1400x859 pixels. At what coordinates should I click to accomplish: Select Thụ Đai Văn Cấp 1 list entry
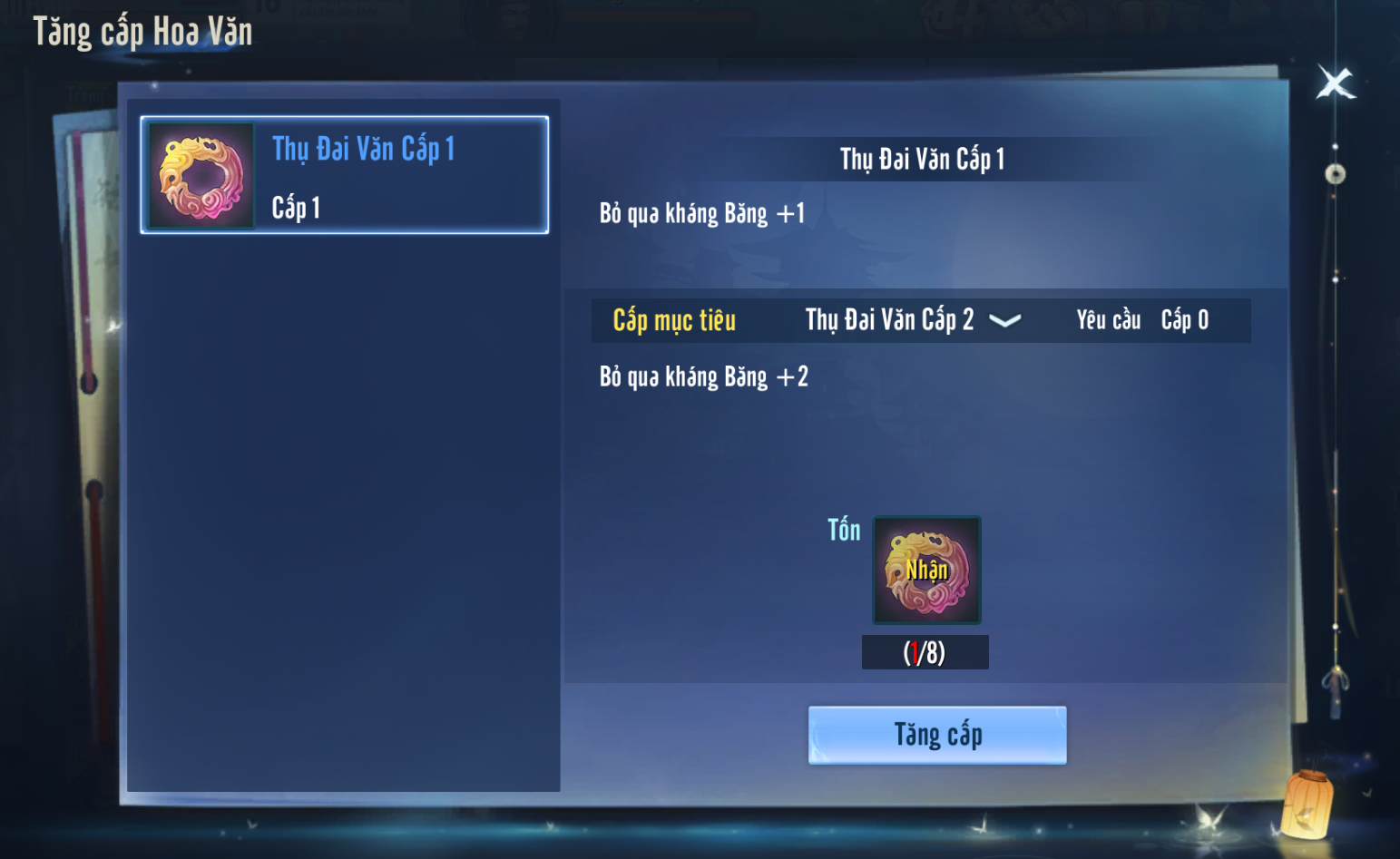(345, 175)
